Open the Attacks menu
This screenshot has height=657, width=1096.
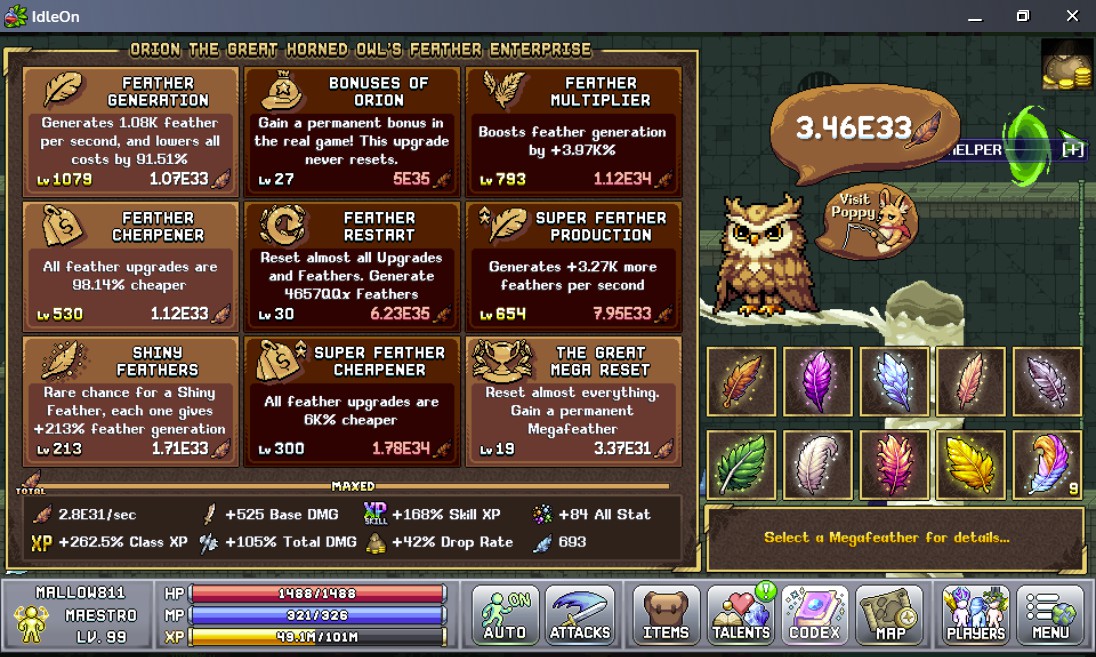(x=580, y=615)
